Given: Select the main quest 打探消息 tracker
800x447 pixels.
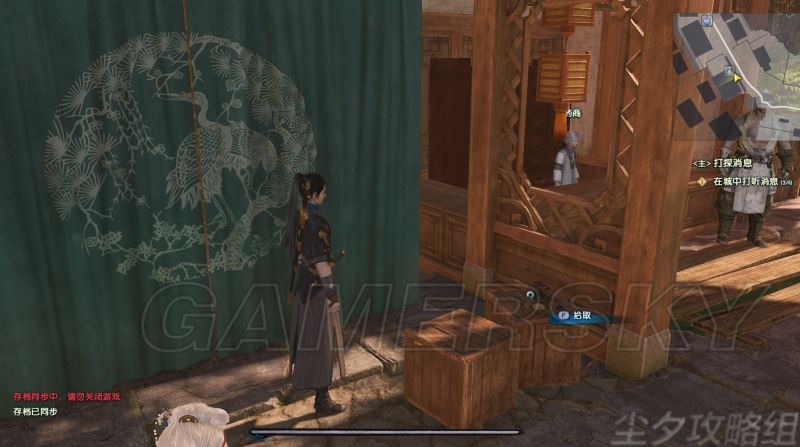Looking at the screenshot, I should [719, 161].
